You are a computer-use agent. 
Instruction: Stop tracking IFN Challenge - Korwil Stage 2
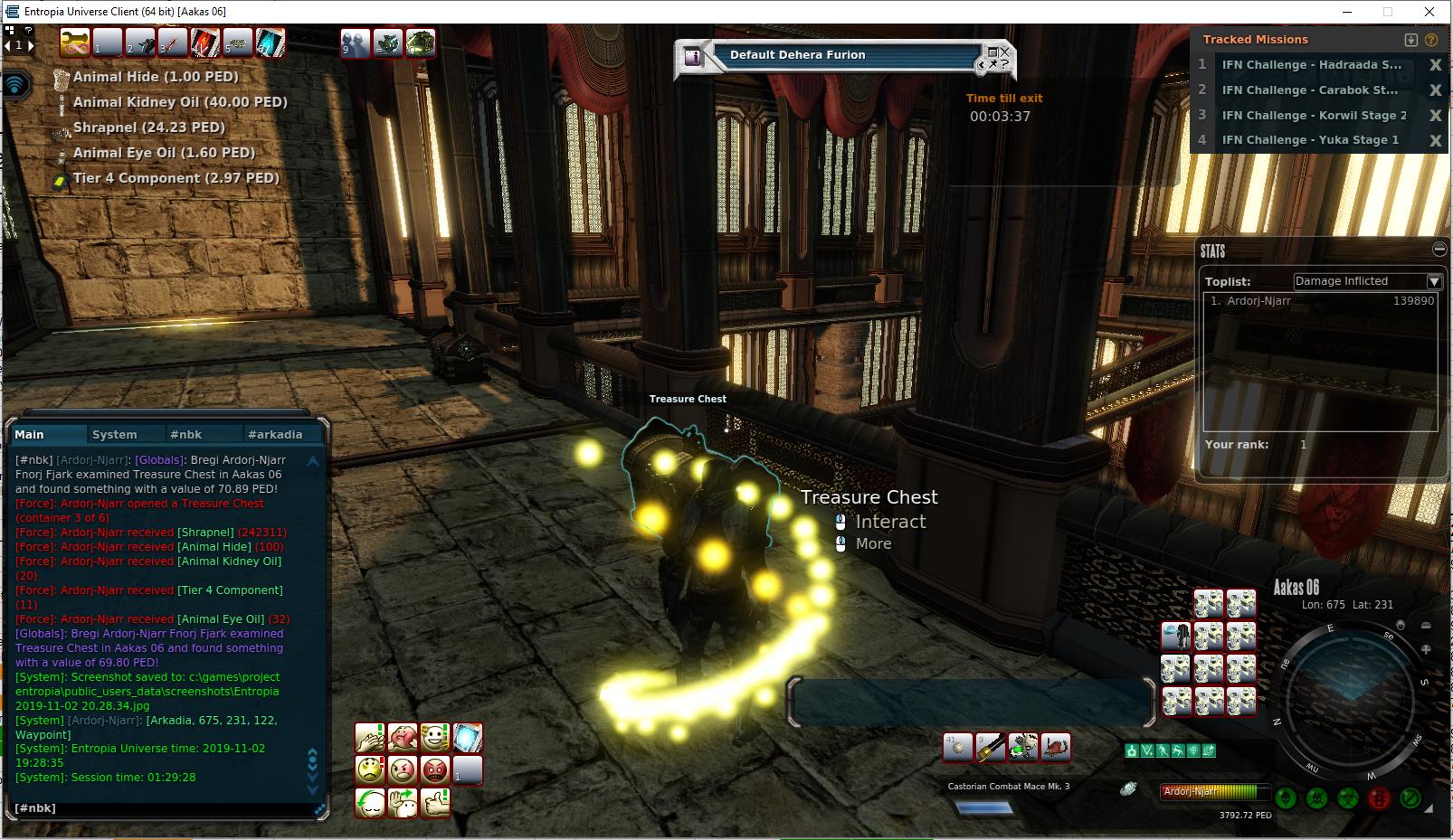click(1435, 115)
